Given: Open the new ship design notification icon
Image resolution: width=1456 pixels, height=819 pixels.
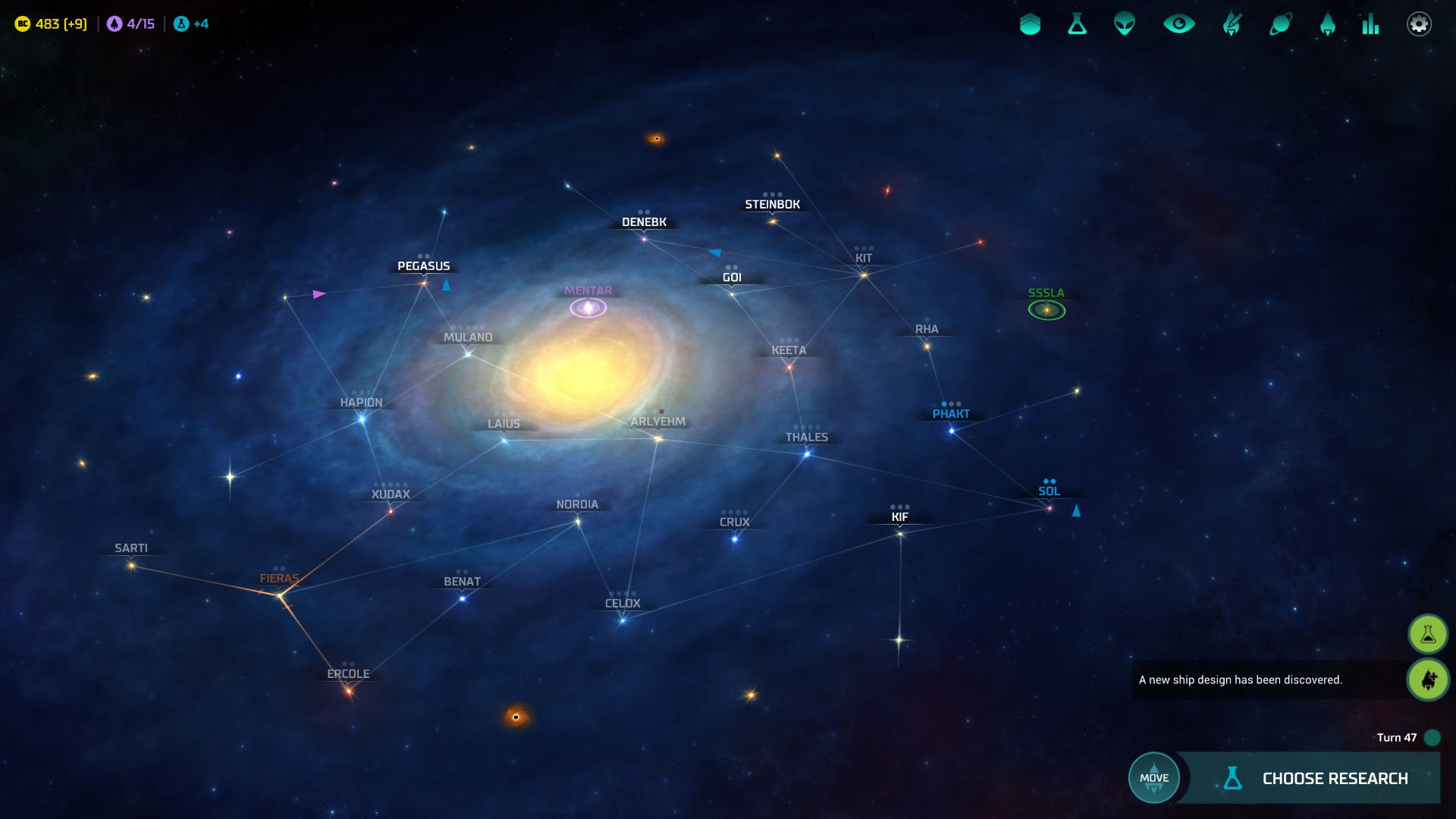Looking at the screenshot, I should pyautogui.click(x=1427, y=679).
